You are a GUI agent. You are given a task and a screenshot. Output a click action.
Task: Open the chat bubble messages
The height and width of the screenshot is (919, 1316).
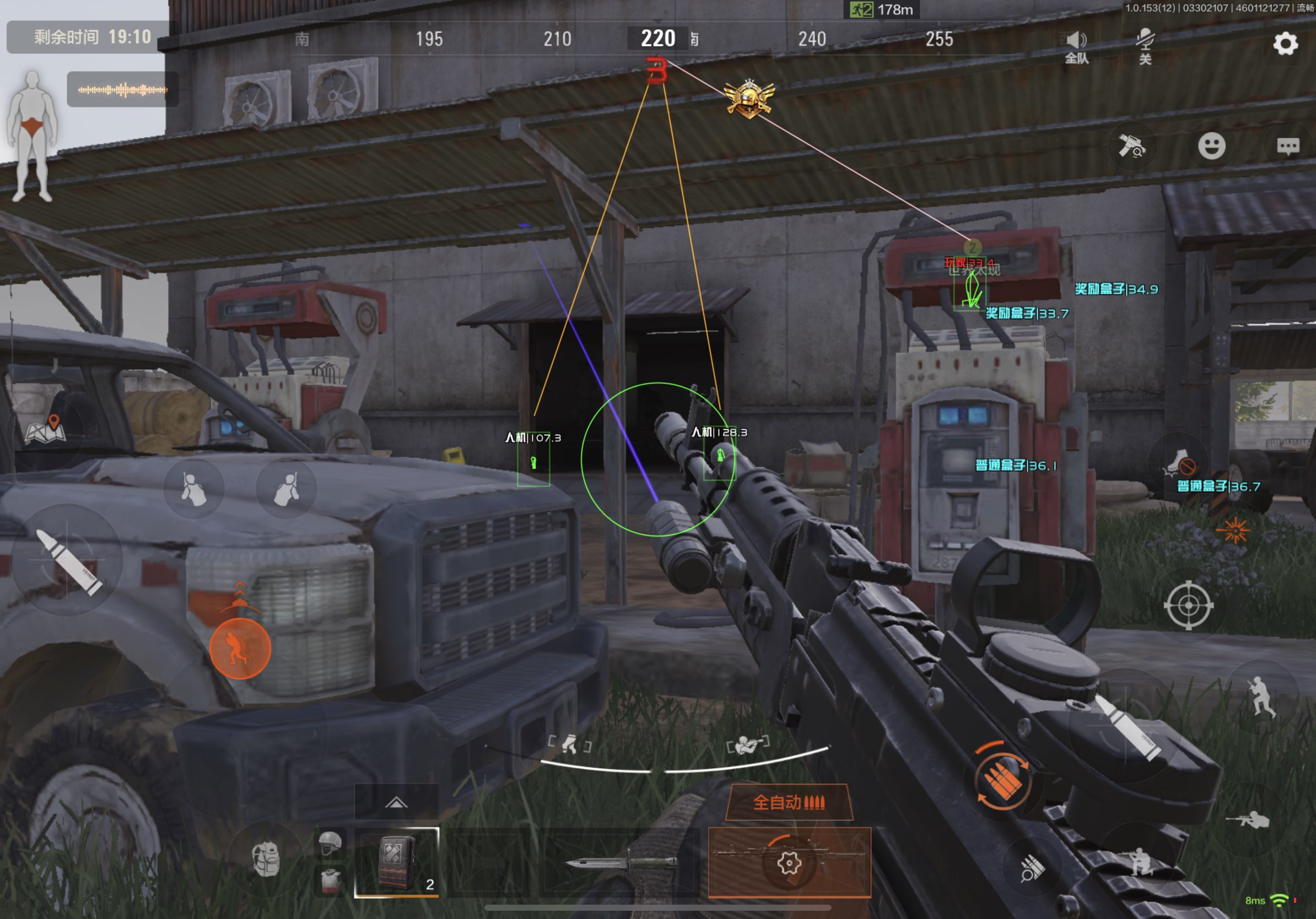[x=1288, y=146]
